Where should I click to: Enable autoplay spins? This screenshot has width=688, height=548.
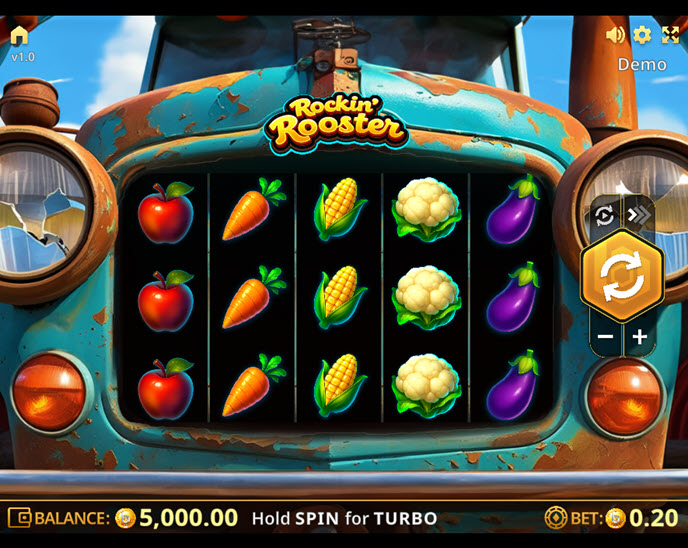[x=604, y=215]
